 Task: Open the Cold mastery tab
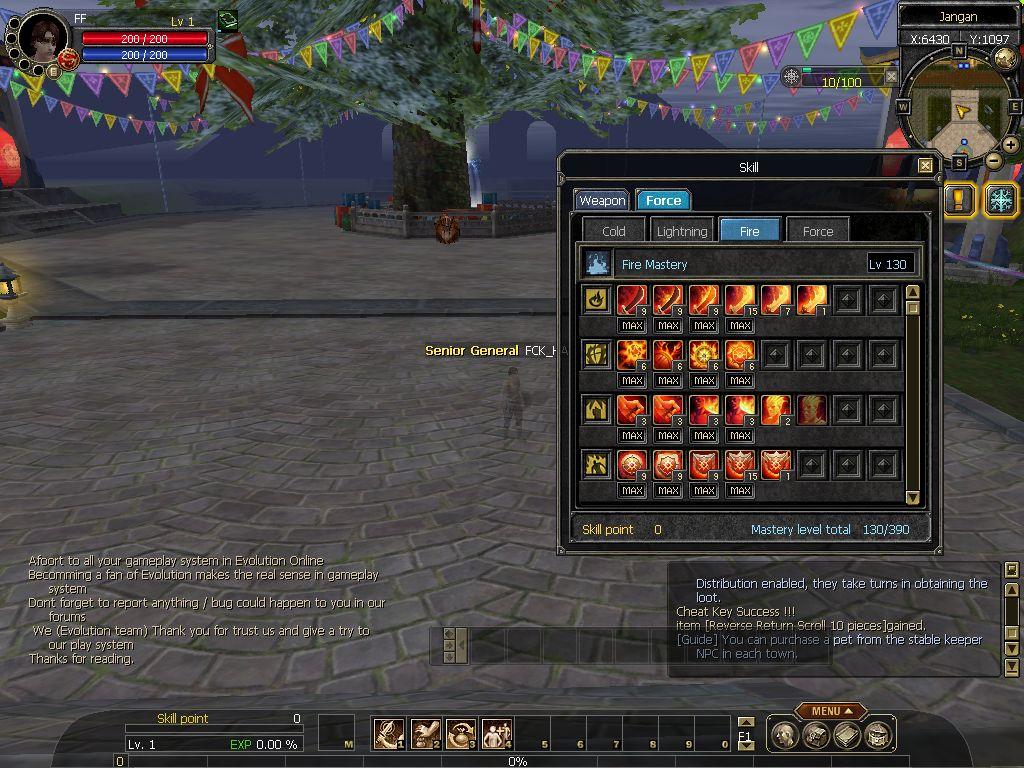coord(614,231)
